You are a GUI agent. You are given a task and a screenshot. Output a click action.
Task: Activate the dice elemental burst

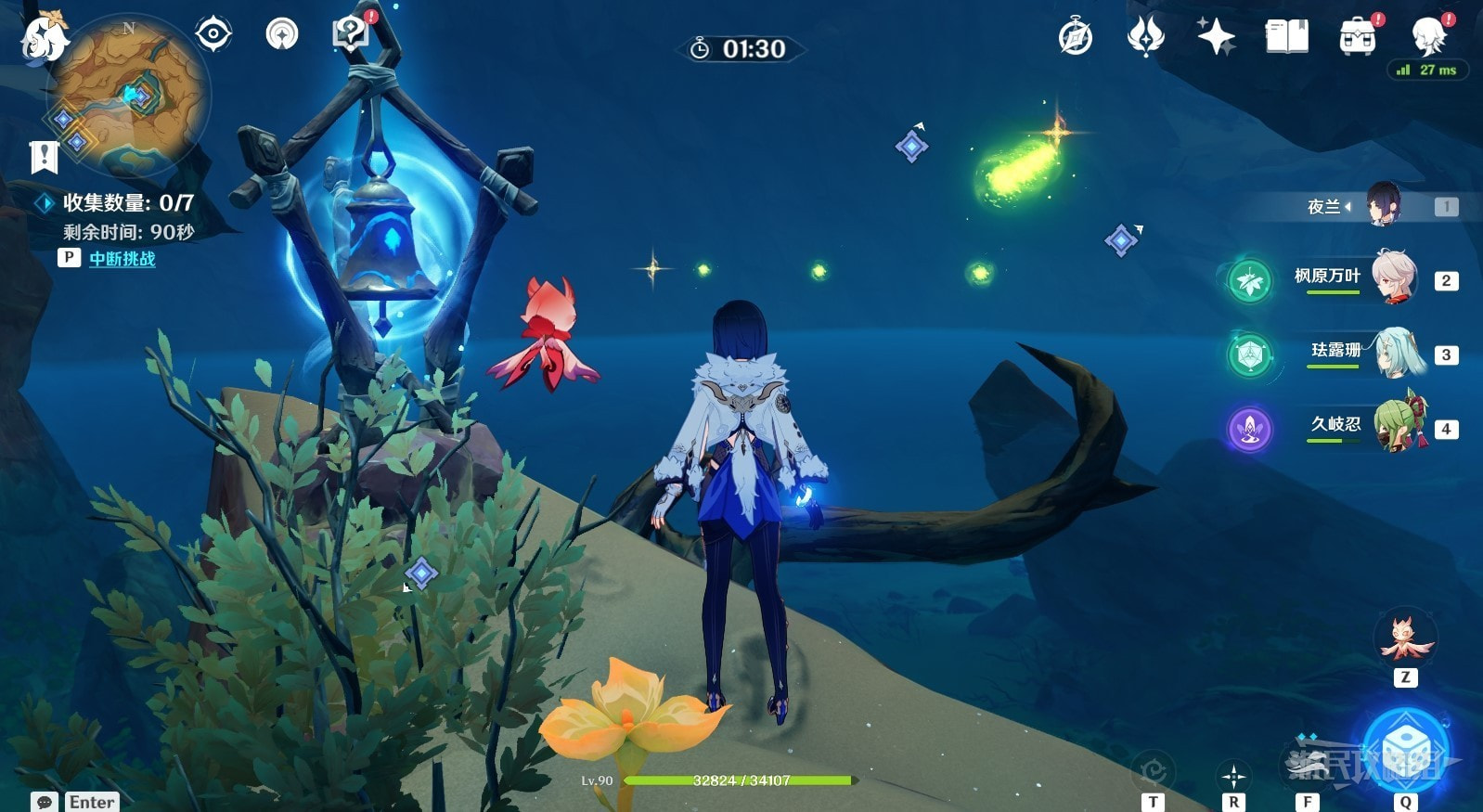point(1405,750)
